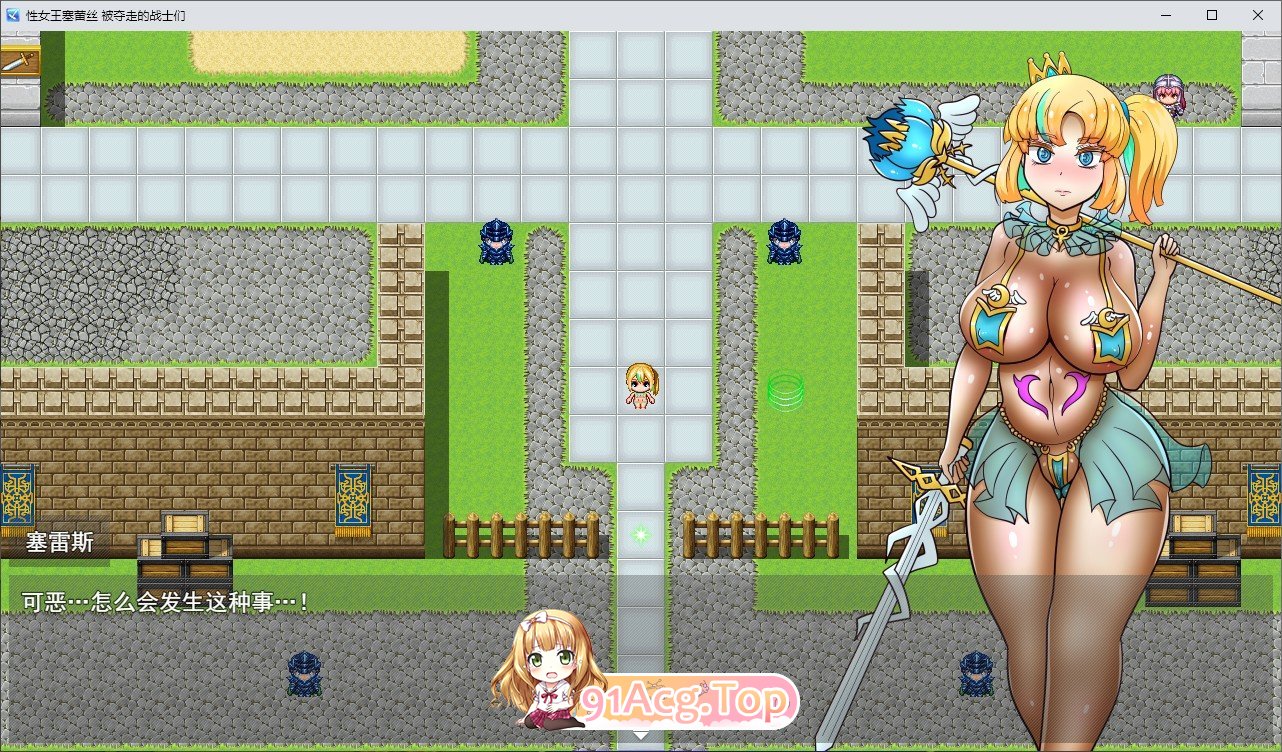Maximize the game window

1210,15
